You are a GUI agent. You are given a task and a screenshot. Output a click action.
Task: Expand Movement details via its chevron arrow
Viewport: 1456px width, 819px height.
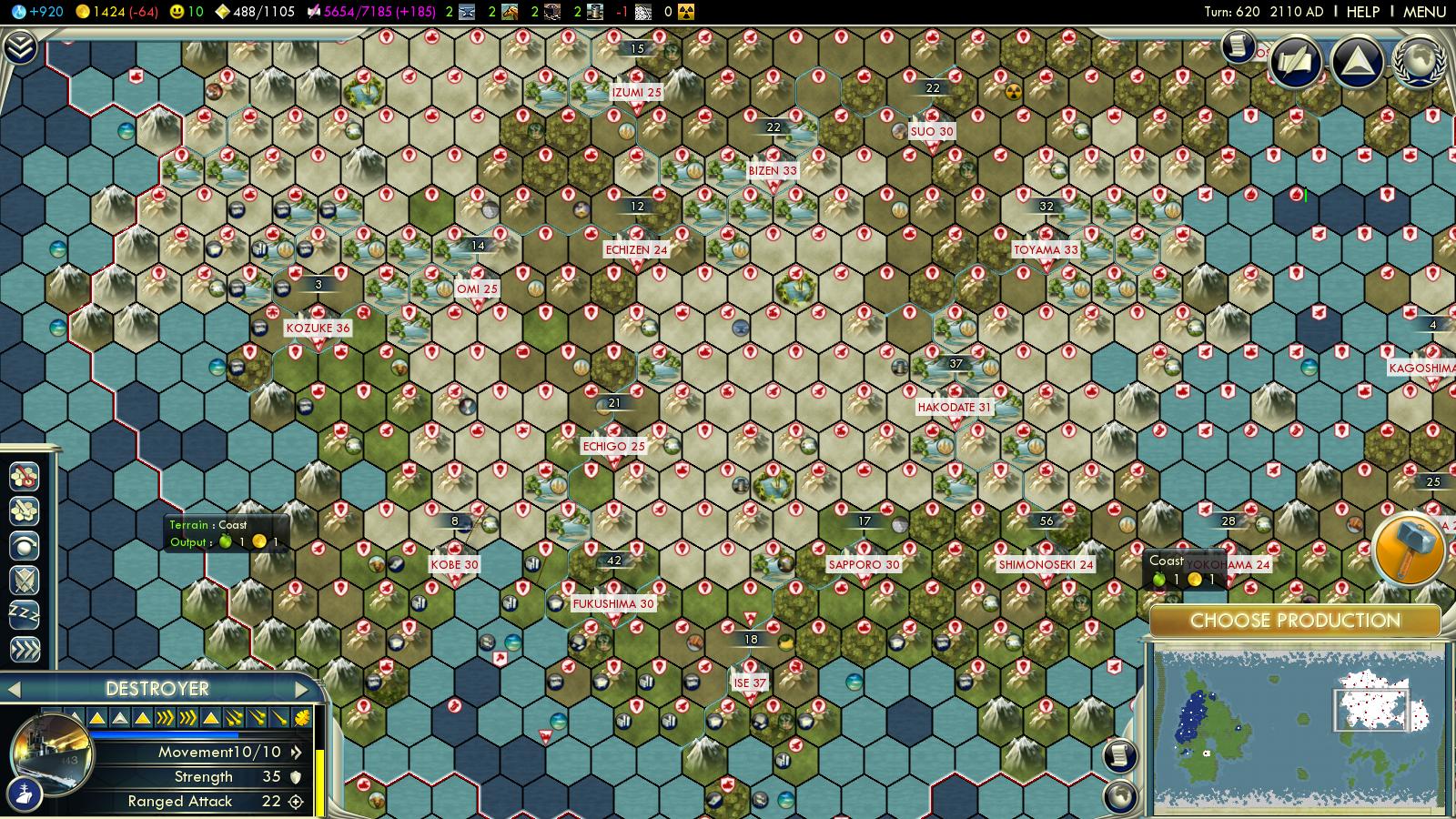tap(297, 753)
